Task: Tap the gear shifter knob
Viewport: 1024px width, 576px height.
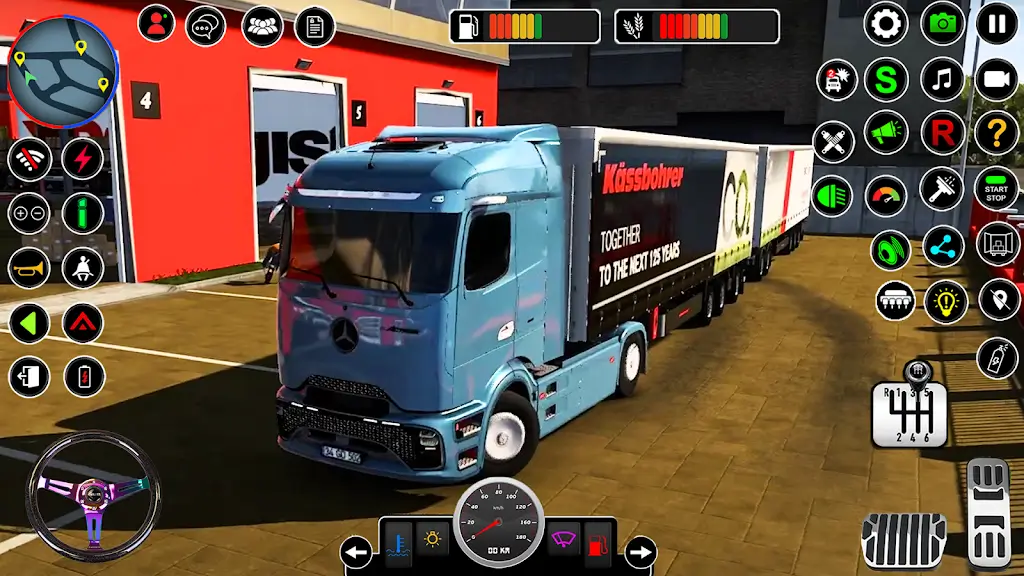Action: pos(915,374)
